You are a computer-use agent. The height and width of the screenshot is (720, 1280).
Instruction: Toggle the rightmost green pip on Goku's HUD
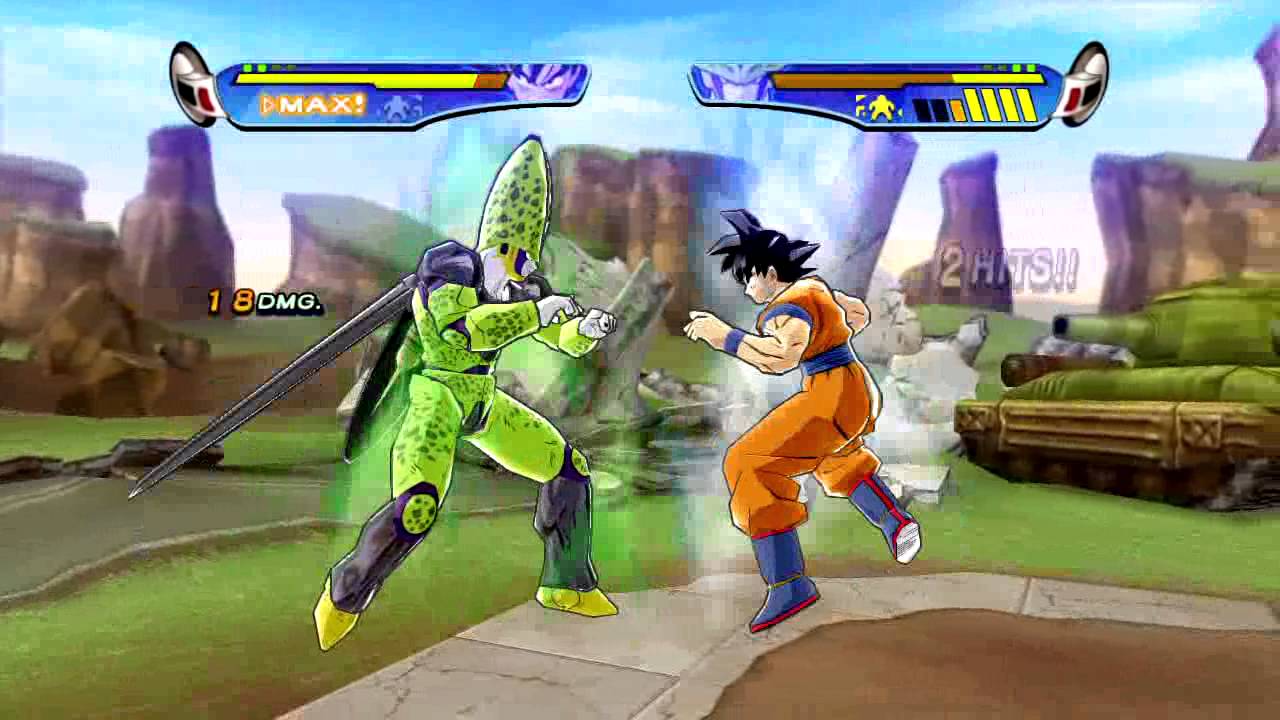[x=1031, y=67]
